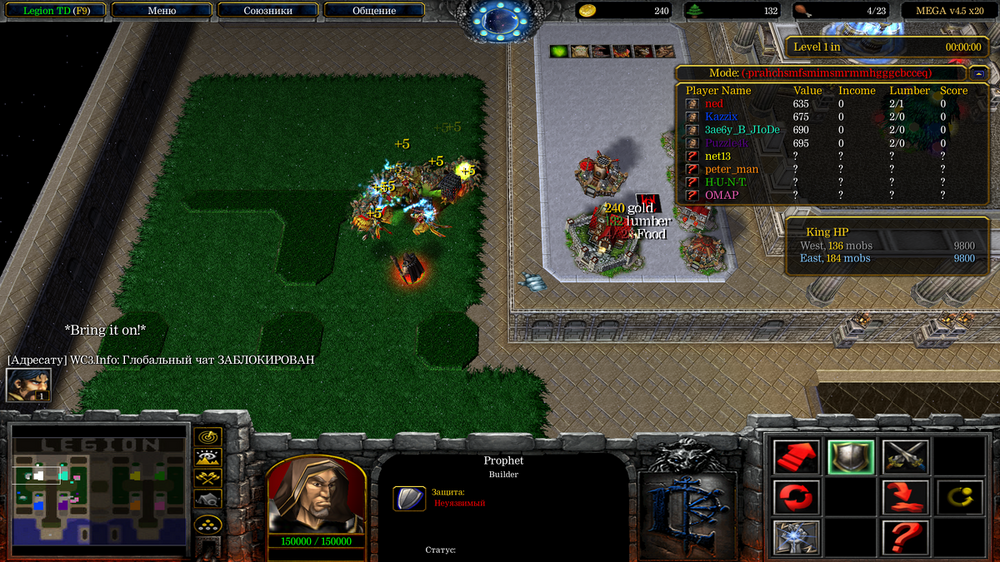Select the red upward arrow command
The image size is (1000, 562).
point(797,457)
